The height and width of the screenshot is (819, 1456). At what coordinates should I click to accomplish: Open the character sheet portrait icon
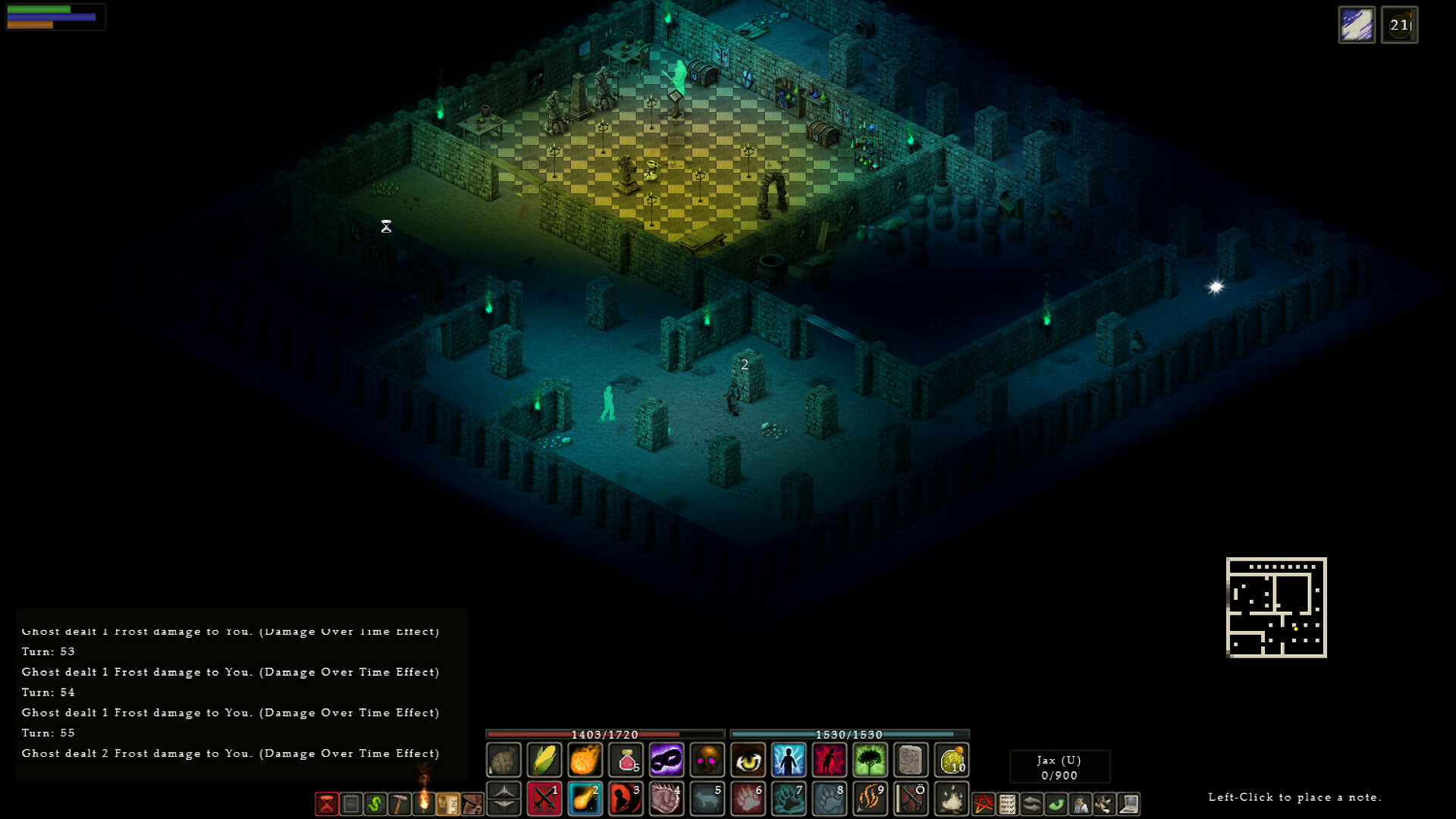[x=1081, y=804]
